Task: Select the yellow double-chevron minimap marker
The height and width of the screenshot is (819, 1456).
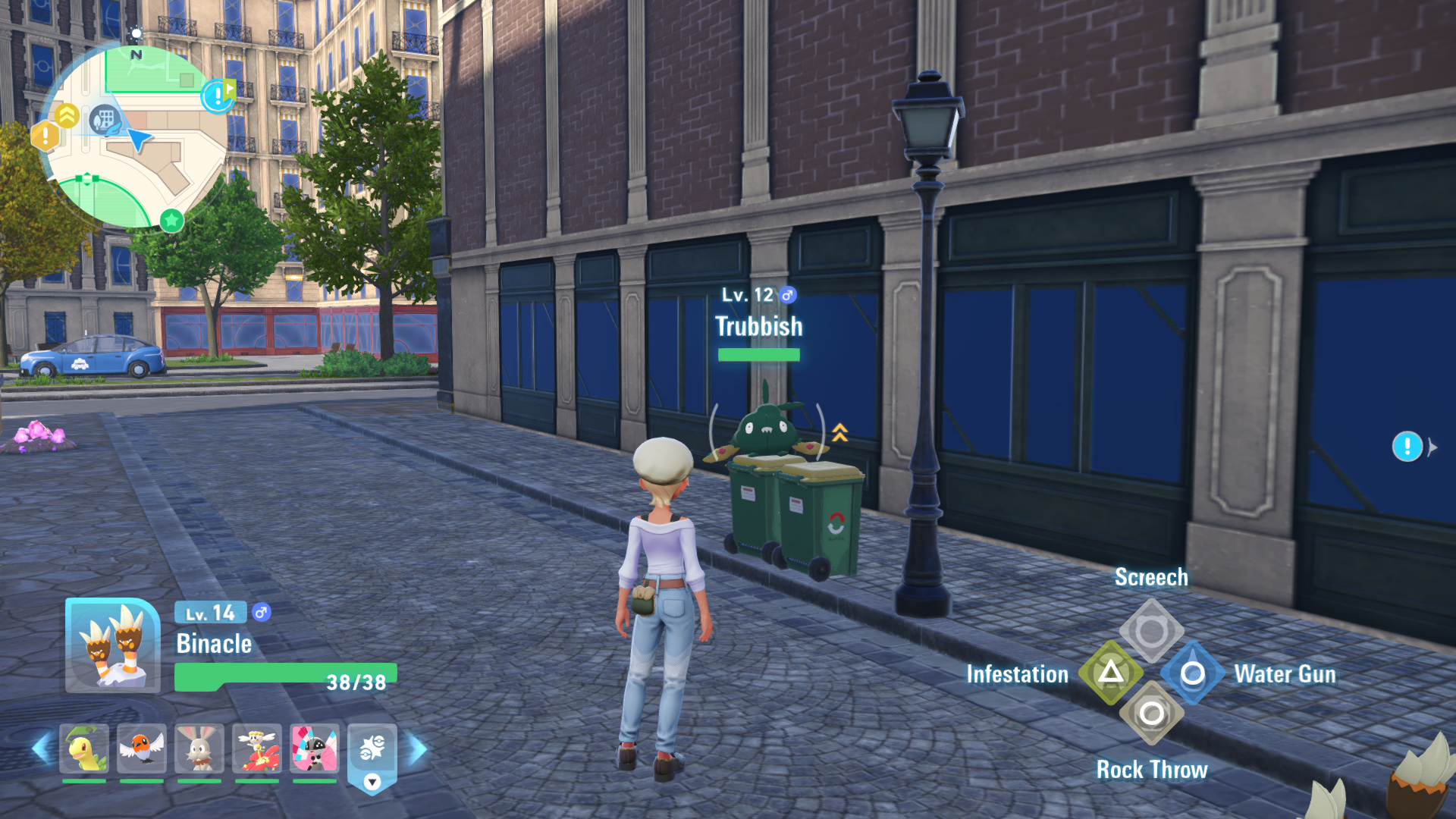Action: pyautogui.click(x=67, y=115)
